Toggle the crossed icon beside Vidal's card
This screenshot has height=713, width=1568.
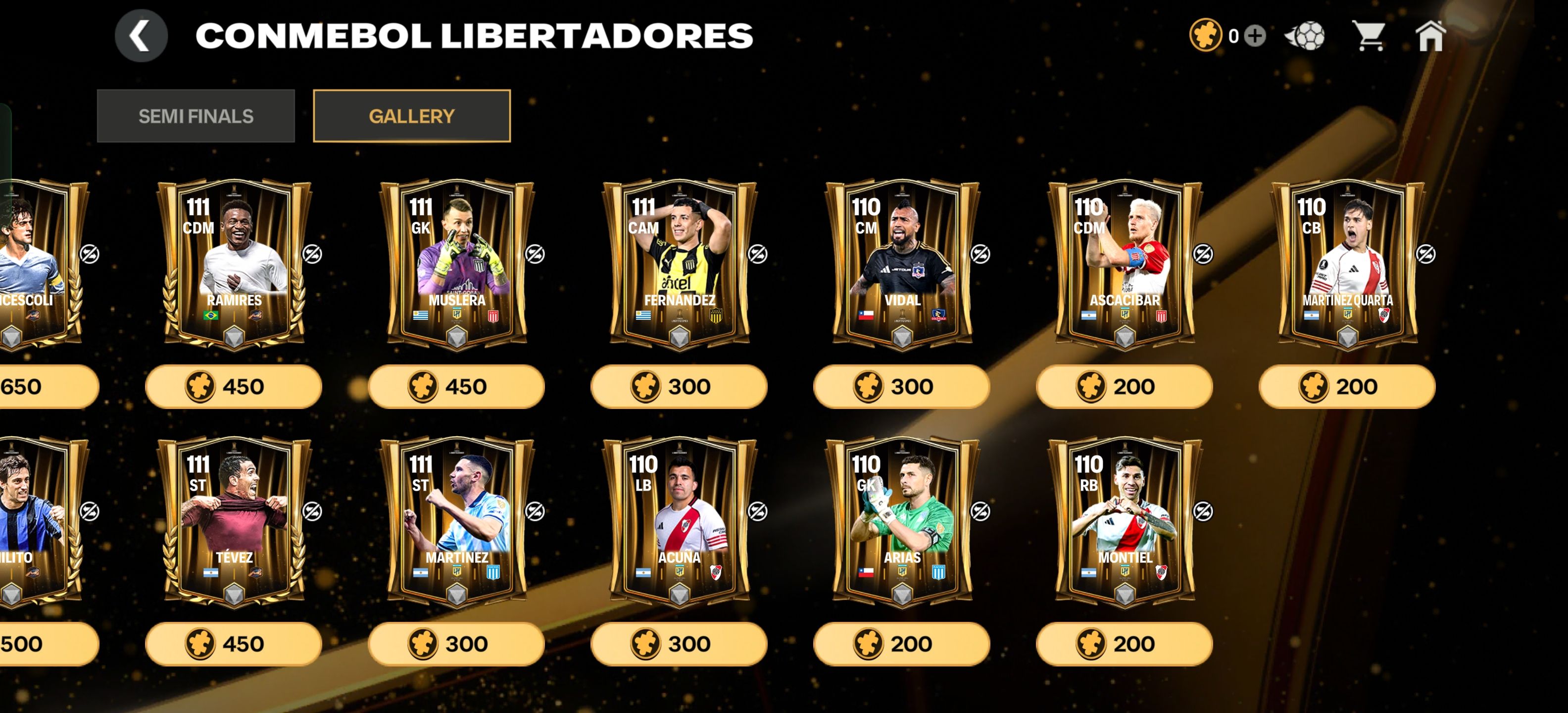(x=980, y=254)
